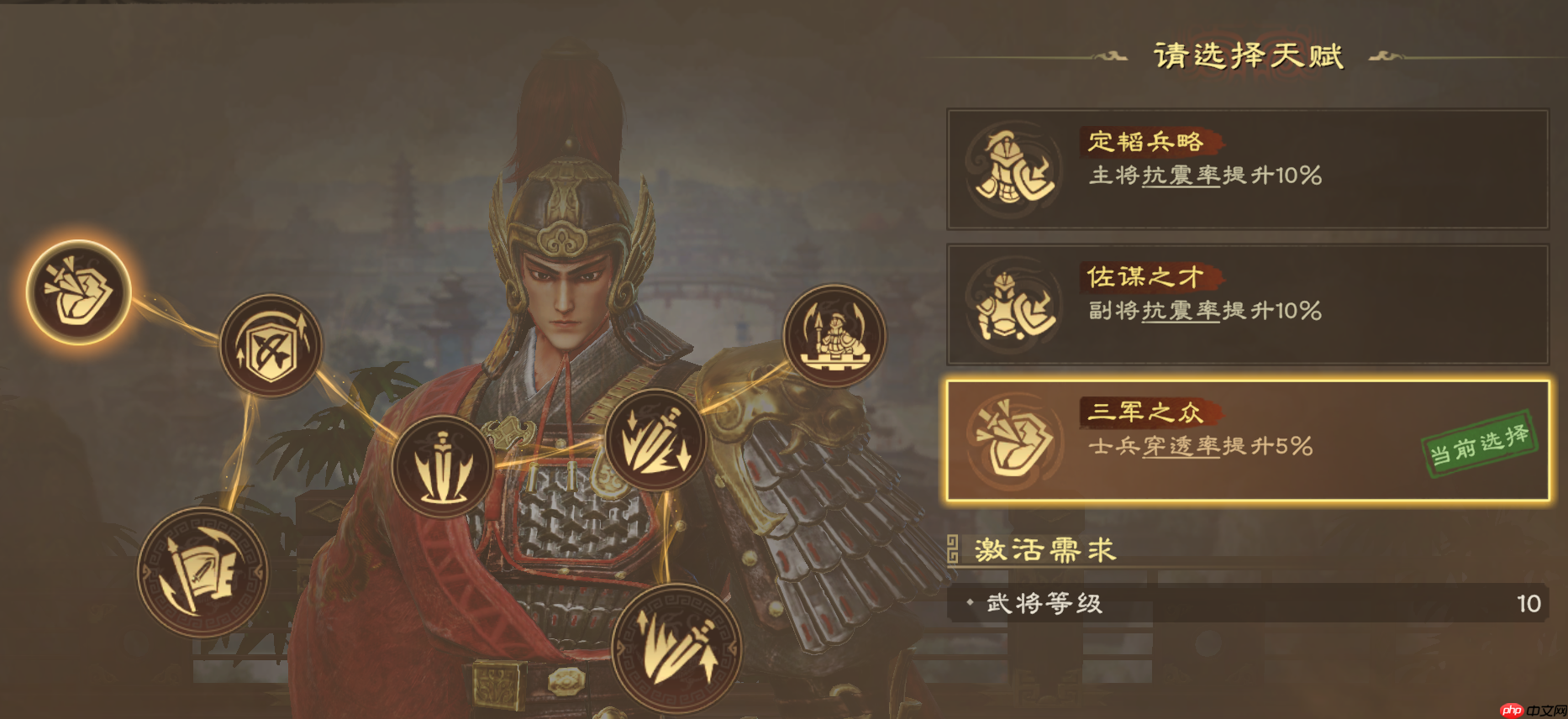This screenshot has height=719, width=1568.
Task: Click the penetration icon beside 三军之众
Action: coord(1013,439)
